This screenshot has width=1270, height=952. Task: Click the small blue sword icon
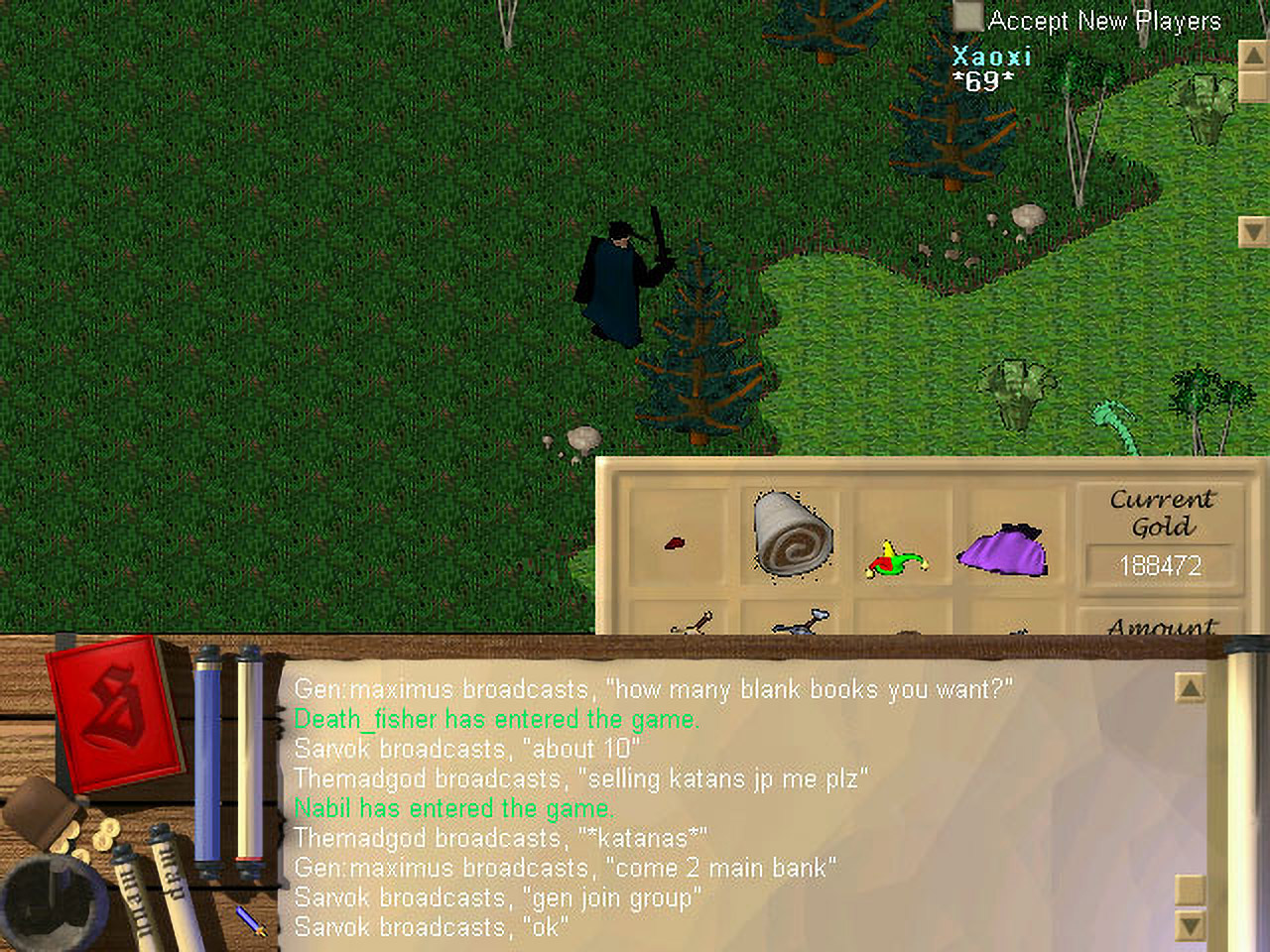[252, 920]
